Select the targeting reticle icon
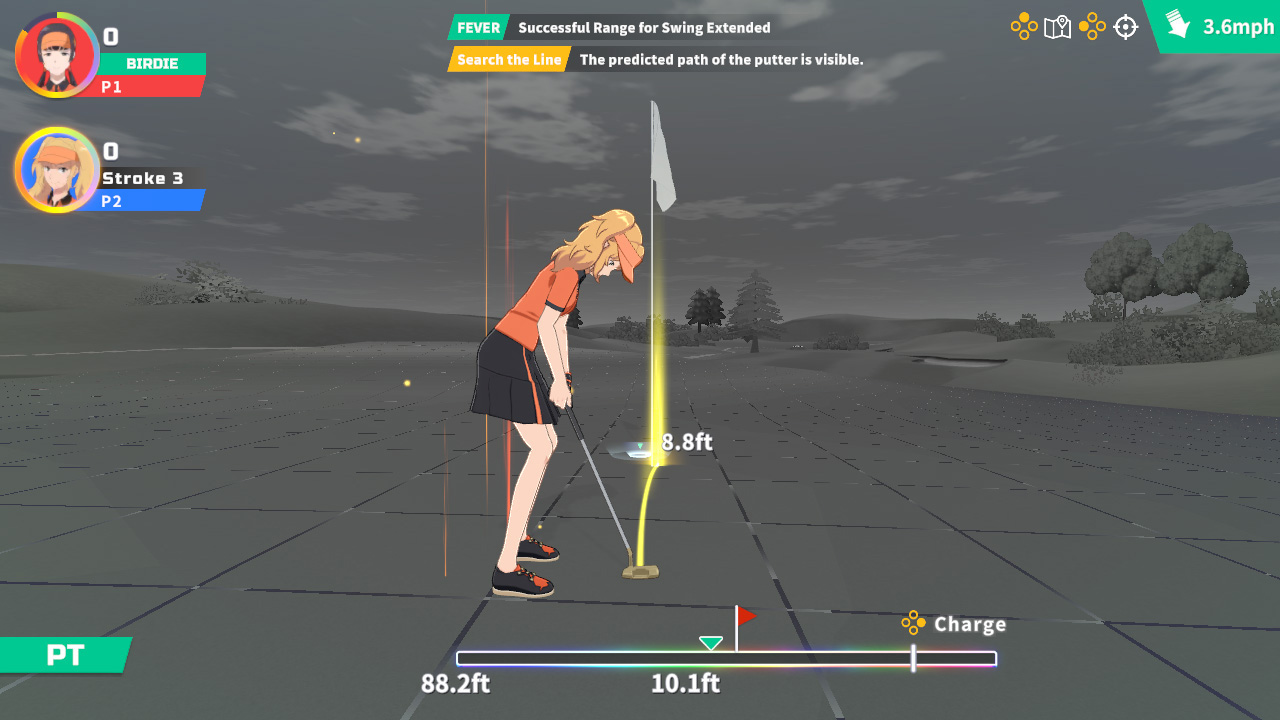The image size is (1280, 720). point(1126,27)
